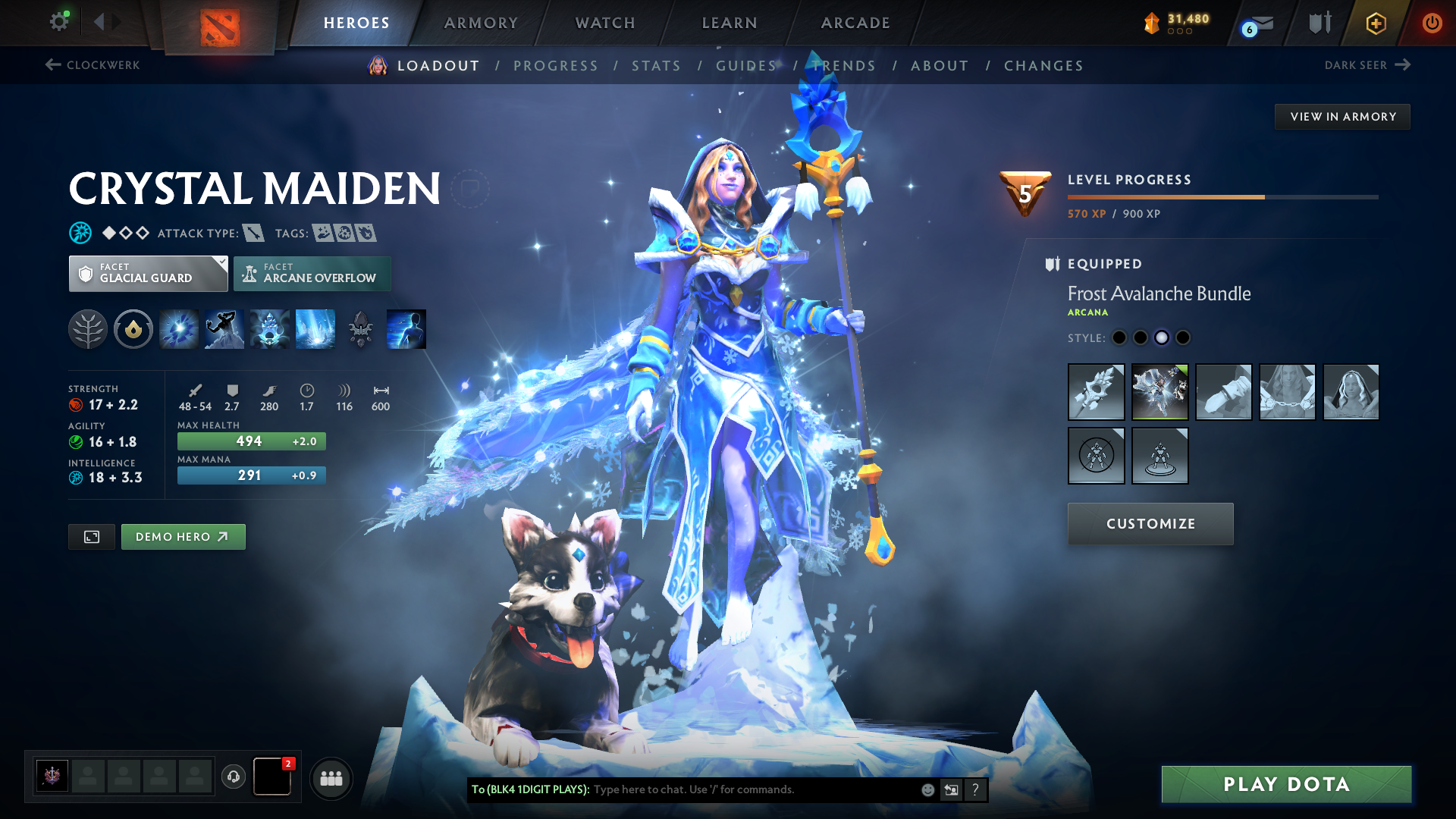
Task: Go to next hero Dark Seer
Action: (1367, 65)
